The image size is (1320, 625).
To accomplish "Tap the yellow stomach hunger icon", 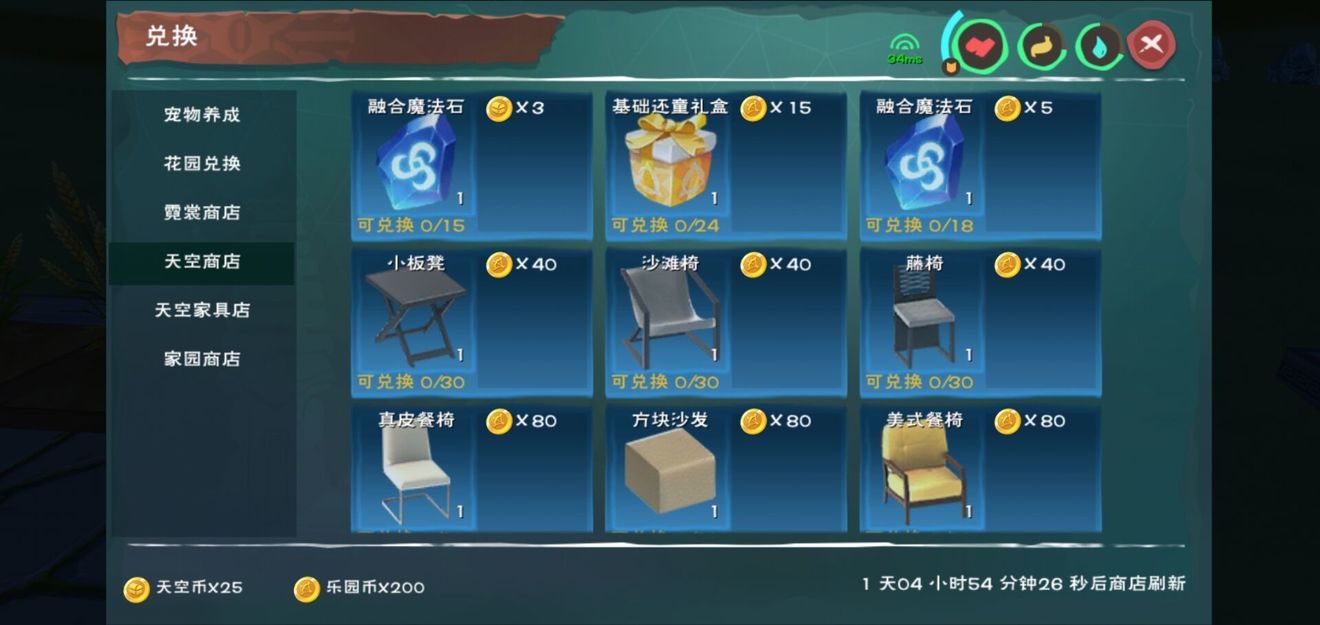I will 1040,45.
